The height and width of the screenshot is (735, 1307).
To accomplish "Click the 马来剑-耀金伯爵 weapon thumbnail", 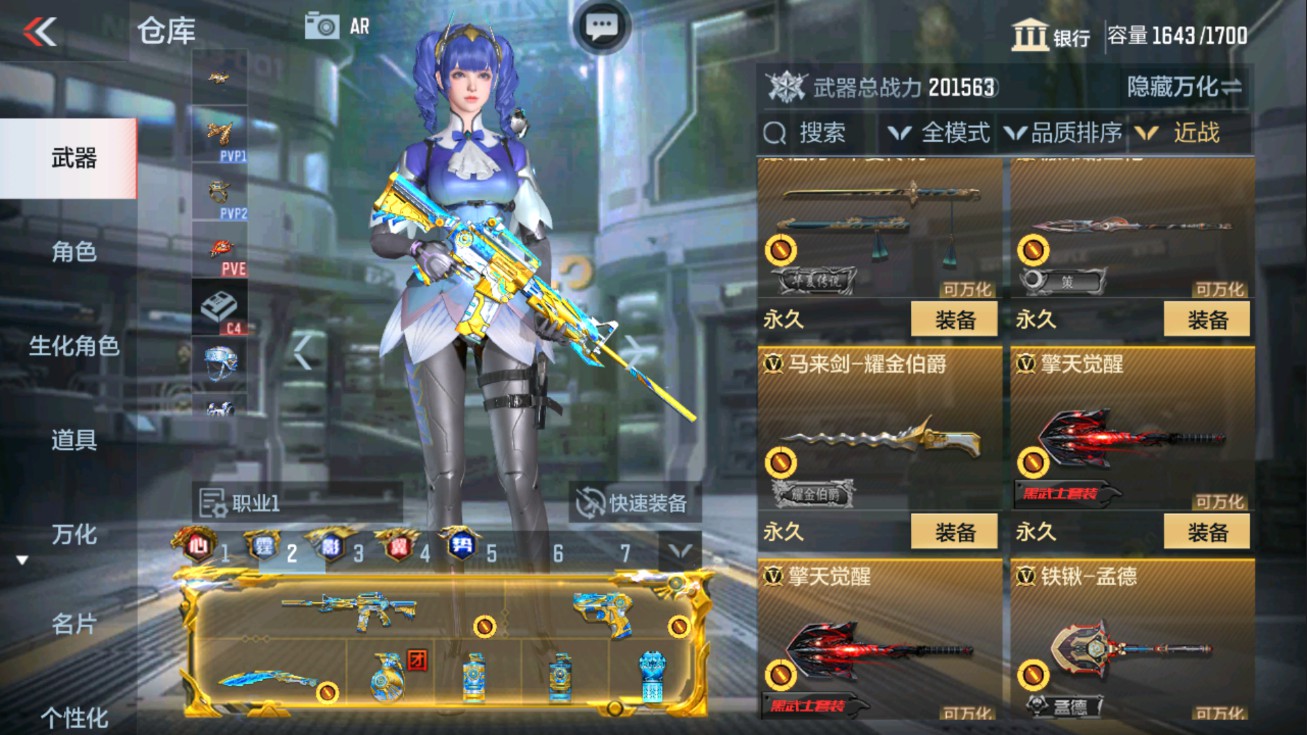I will click(878, 440).
